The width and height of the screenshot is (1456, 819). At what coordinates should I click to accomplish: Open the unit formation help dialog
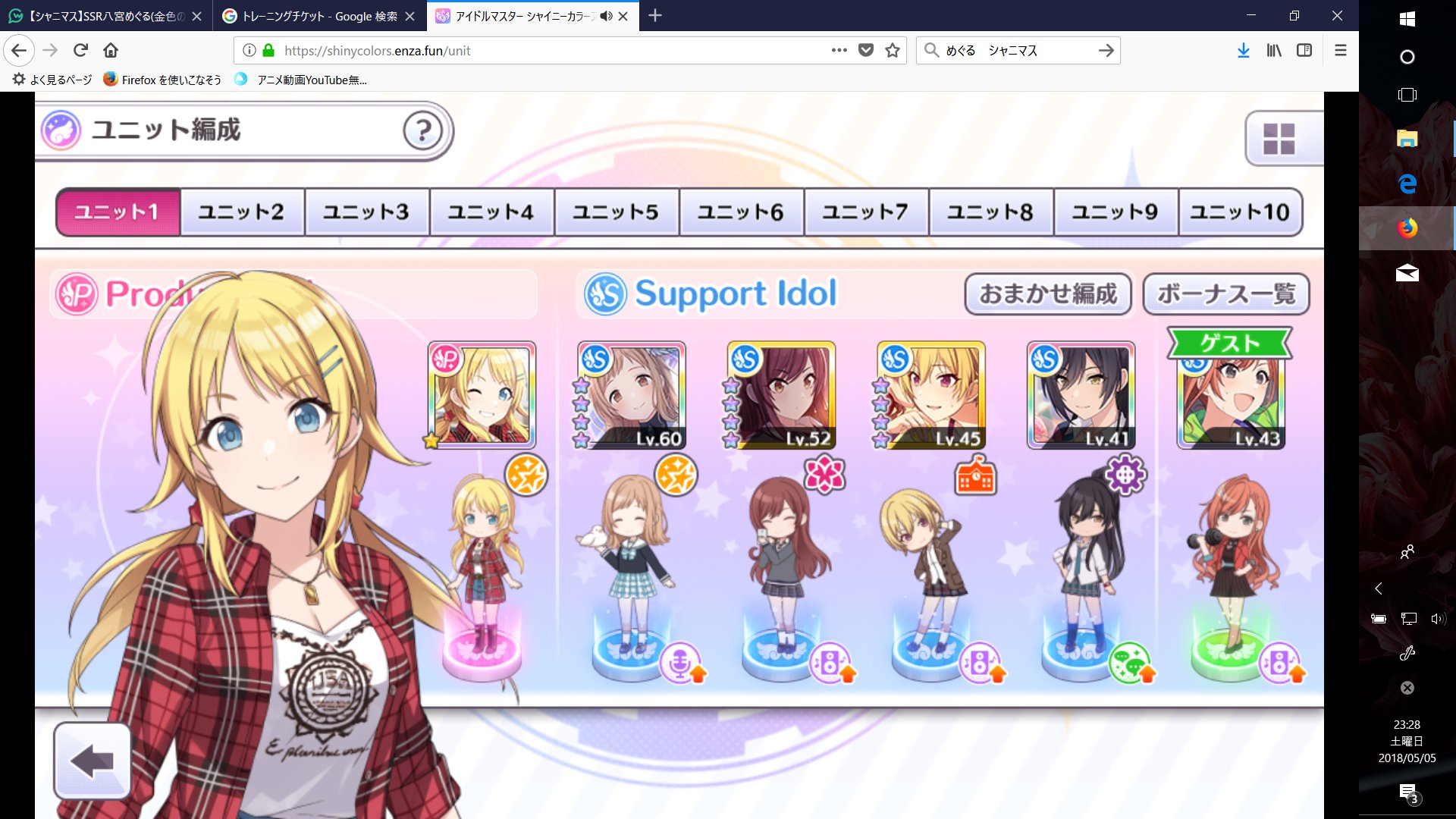(x=422, y=131)
